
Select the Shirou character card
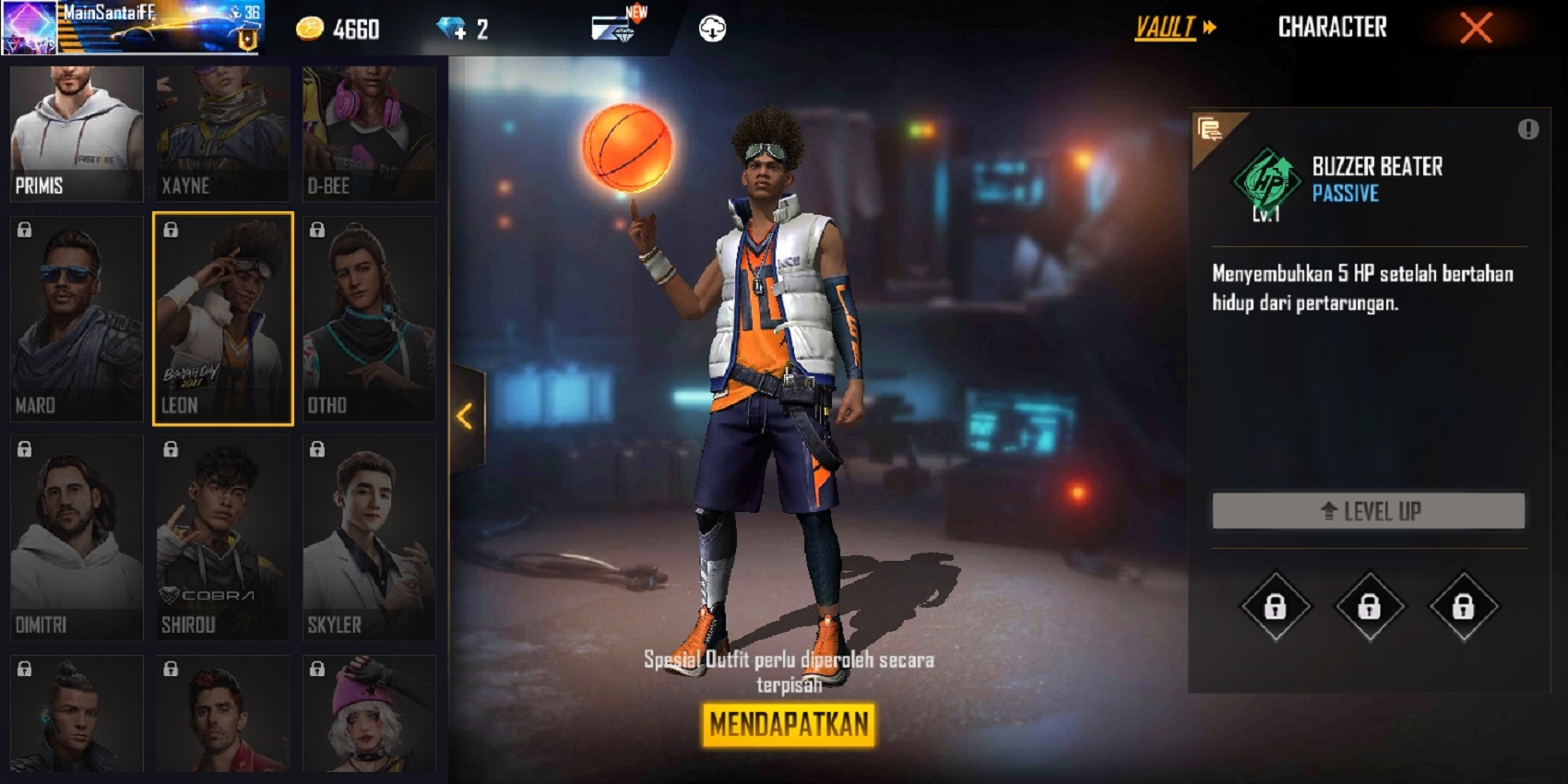coord(222,538)
